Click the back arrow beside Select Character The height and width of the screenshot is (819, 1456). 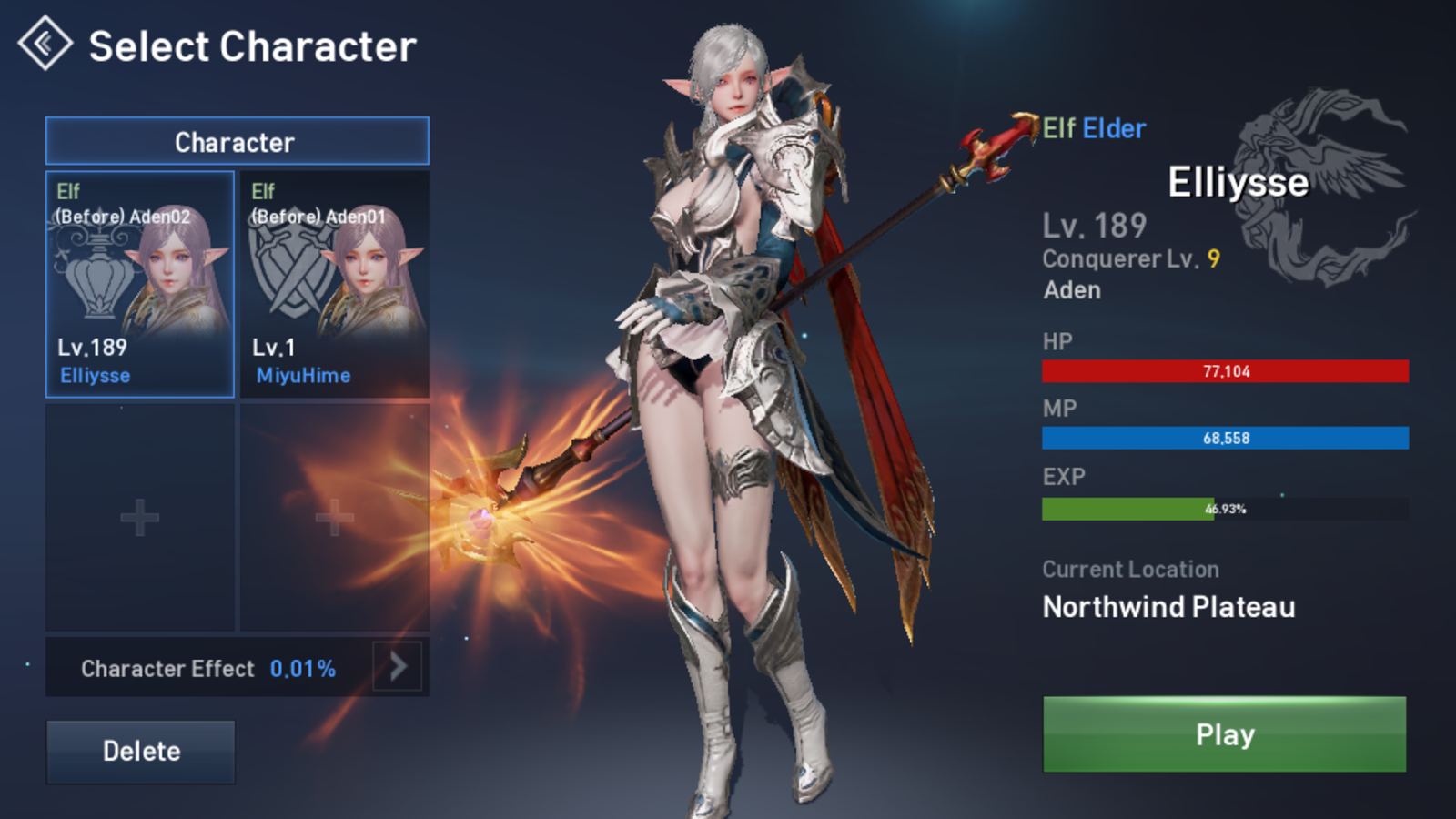coord(45,44)
